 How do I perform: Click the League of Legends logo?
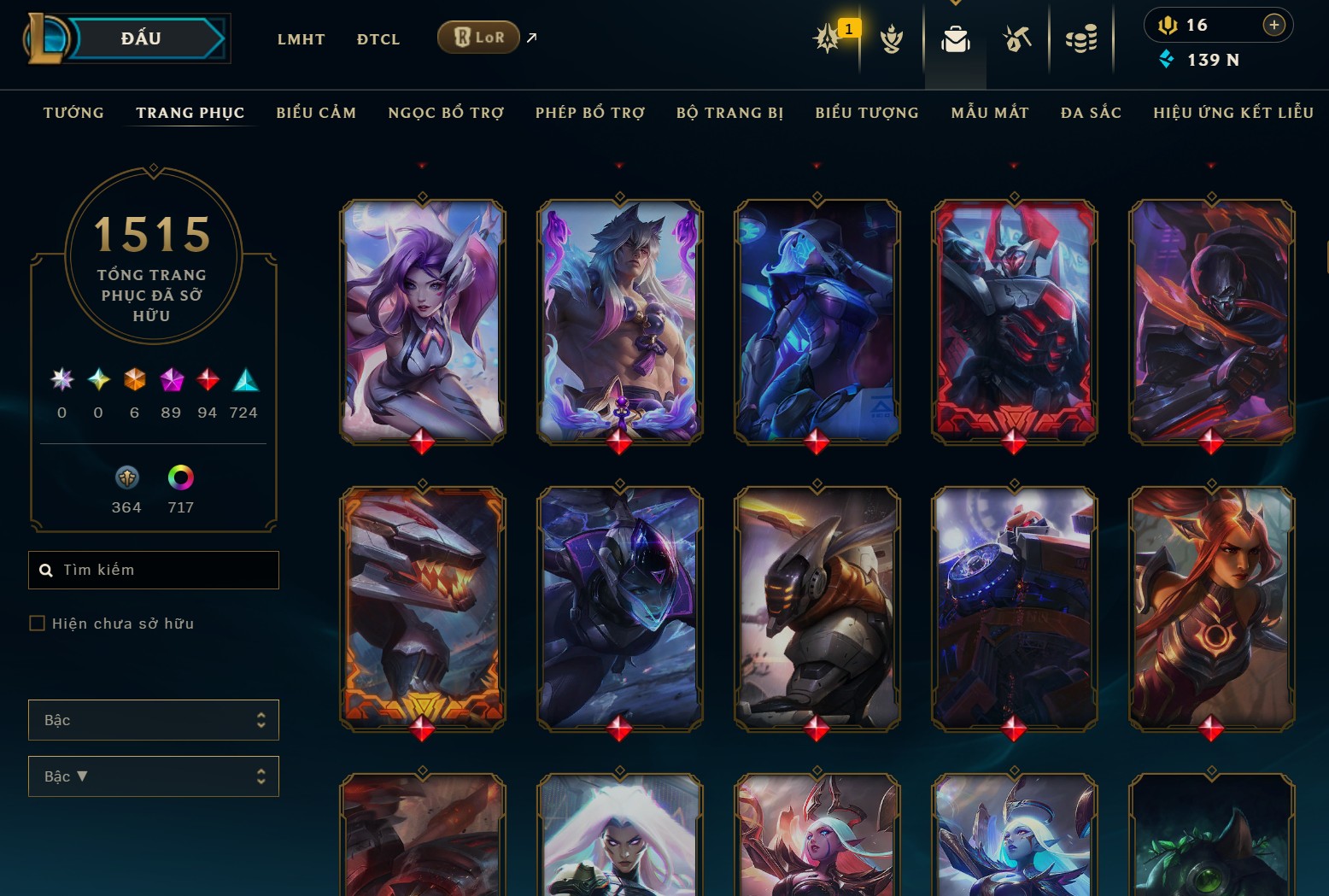tap(49, 38)
